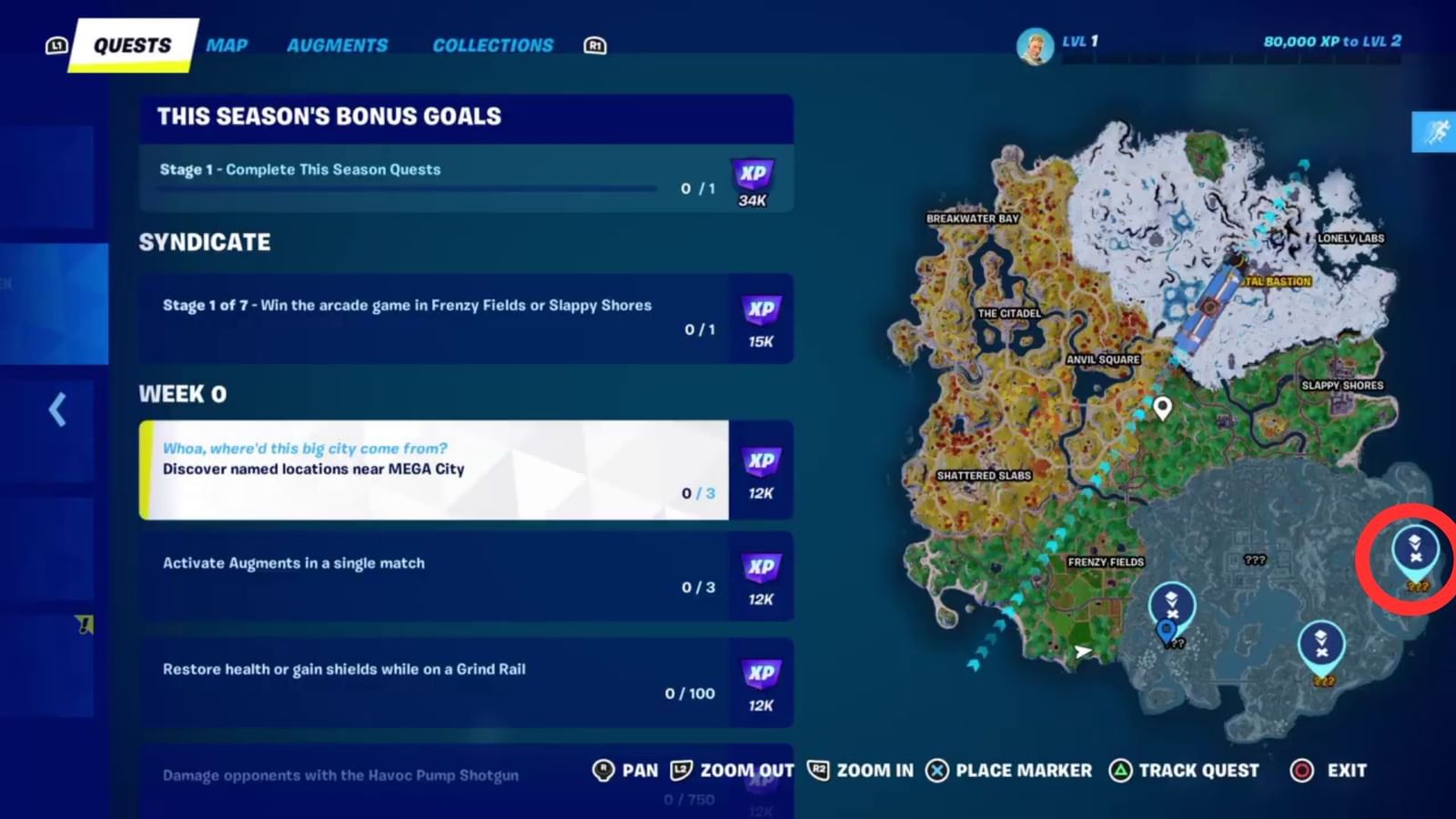The height and width of the screenshot is (819, 1456).
Task: Open the Augments tab
Action: (x=338, y=45)
